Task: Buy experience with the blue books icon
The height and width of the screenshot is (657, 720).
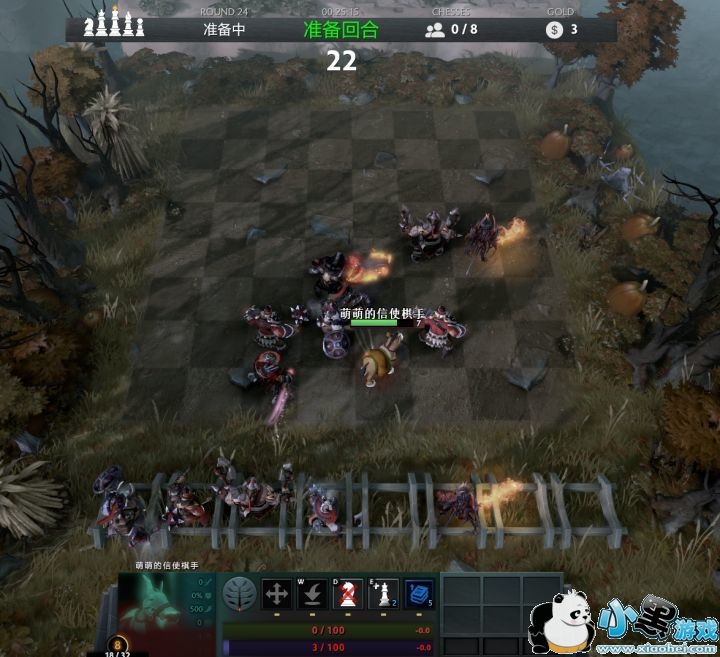Action: click(x=419, y=594)
